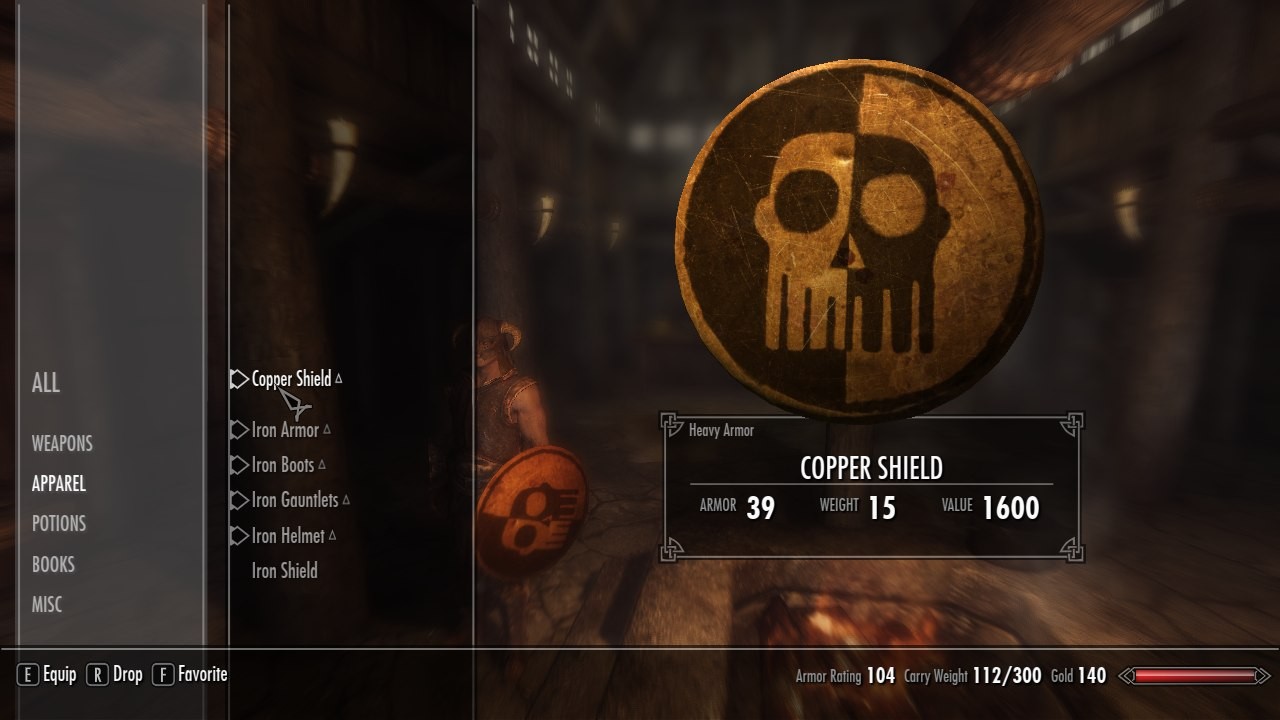This screenshot has height=720, width=1280.
Task: Show the ALL items category
Action: [46, 382]
